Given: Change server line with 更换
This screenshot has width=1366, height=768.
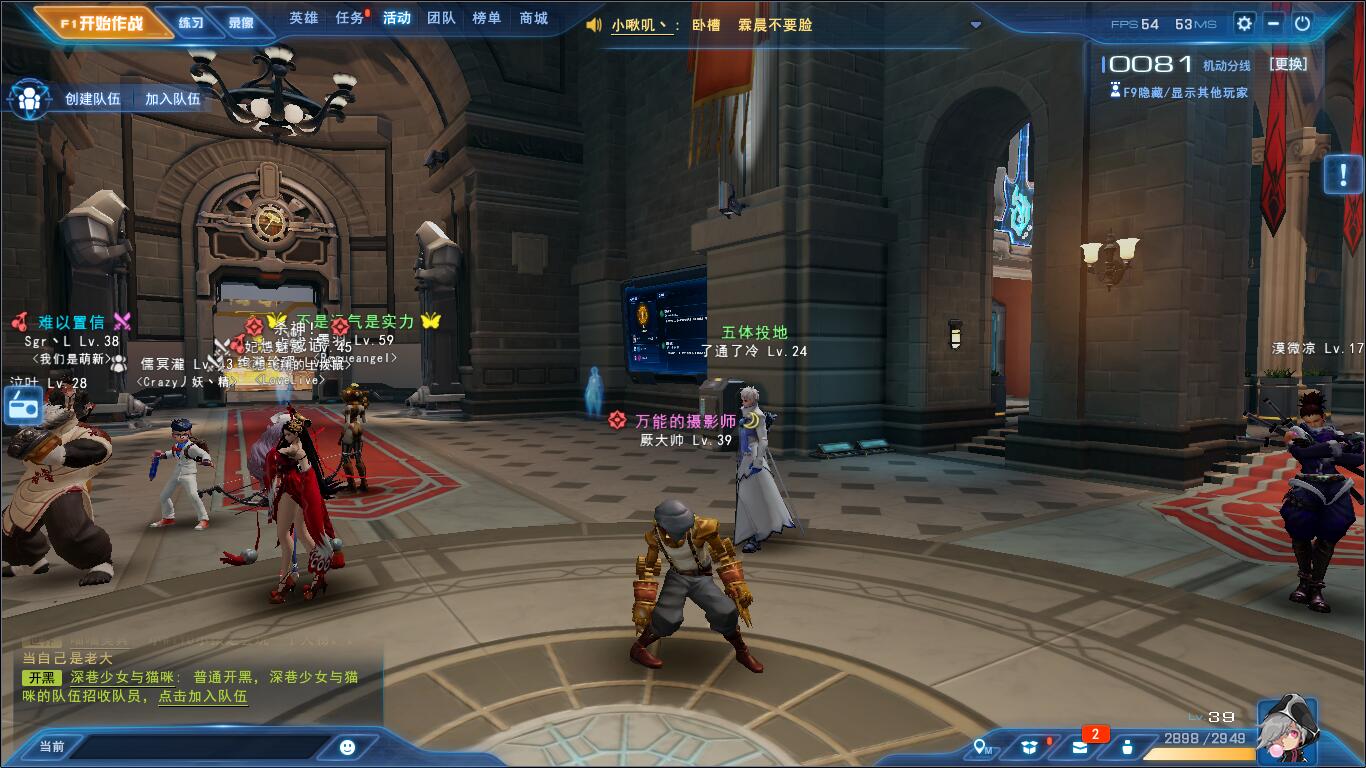Looking at the screenshot, I should [1288, 64].
